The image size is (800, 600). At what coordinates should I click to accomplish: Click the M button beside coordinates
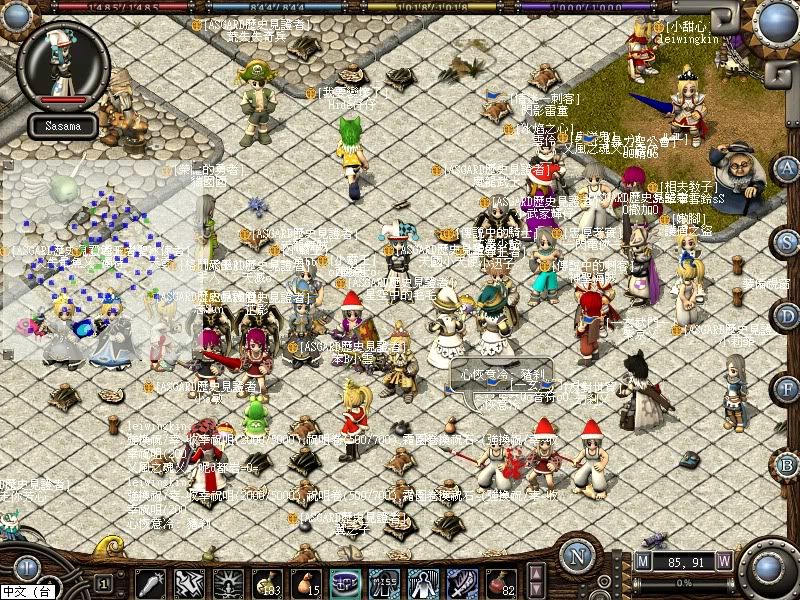click(x=642, y=561)
